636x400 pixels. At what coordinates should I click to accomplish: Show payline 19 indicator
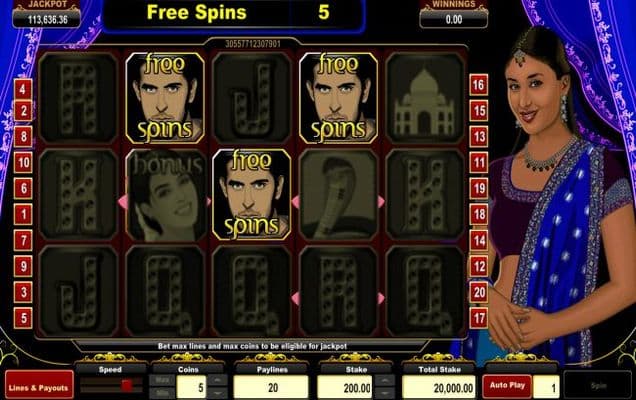(479, 188)
